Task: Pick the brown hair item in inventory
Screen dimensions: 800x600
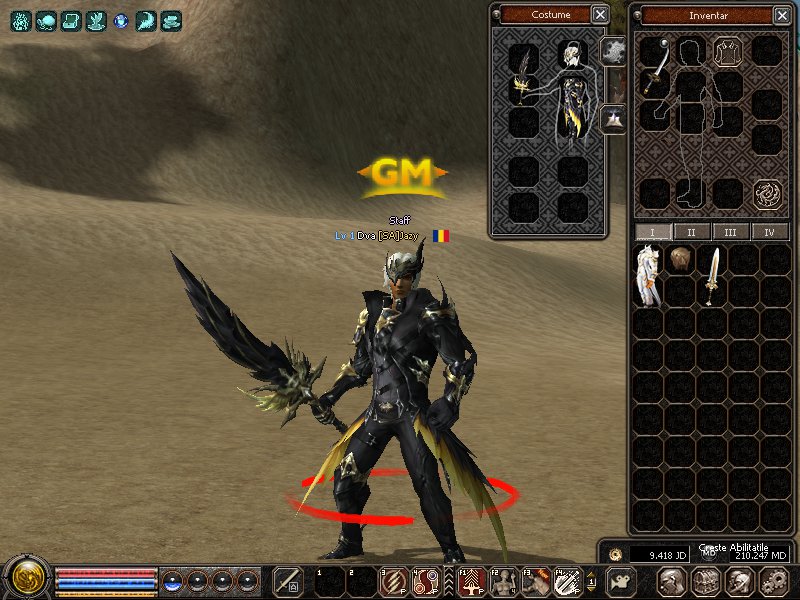Action: click(x=681, y=258)
